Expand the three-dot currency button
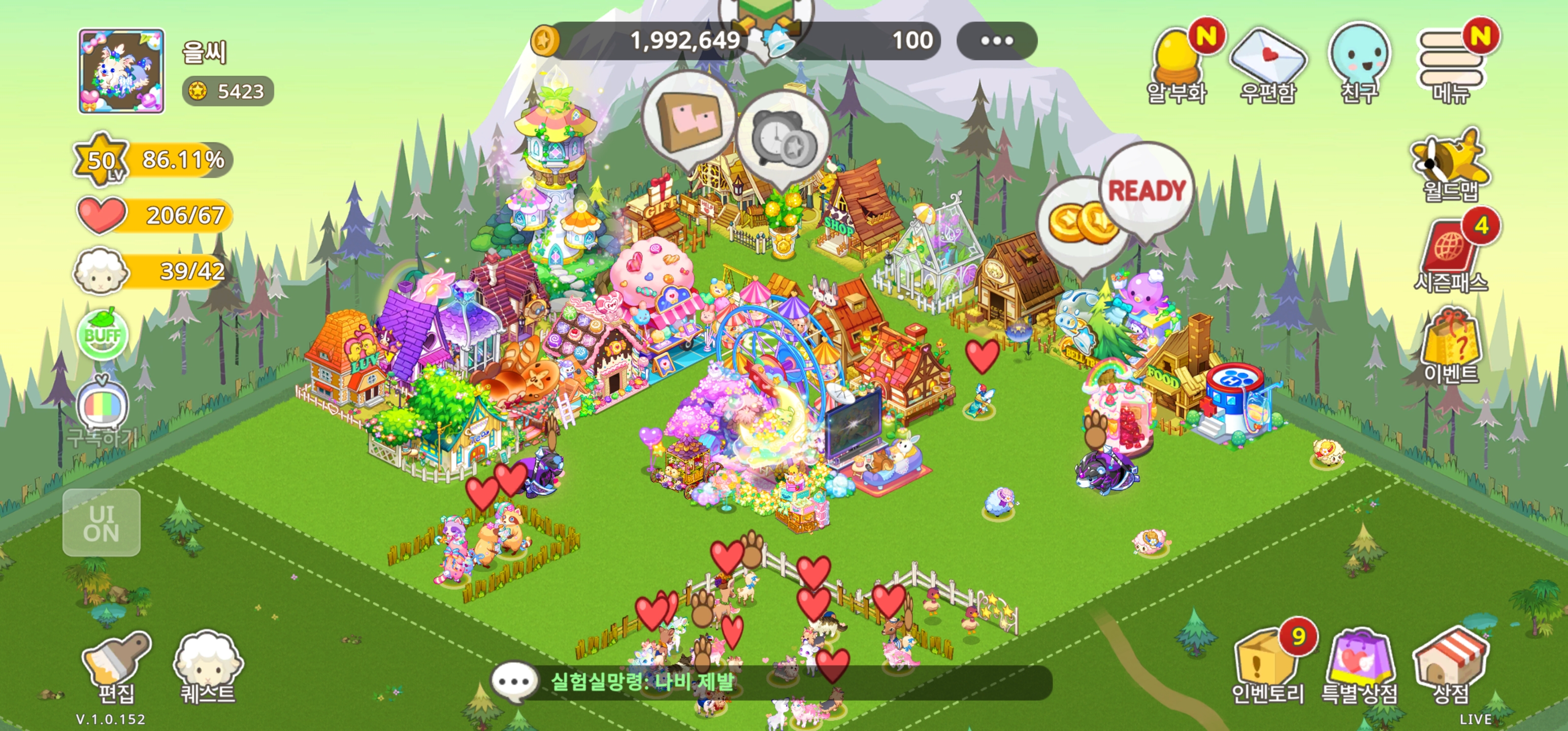 point(996,41)
